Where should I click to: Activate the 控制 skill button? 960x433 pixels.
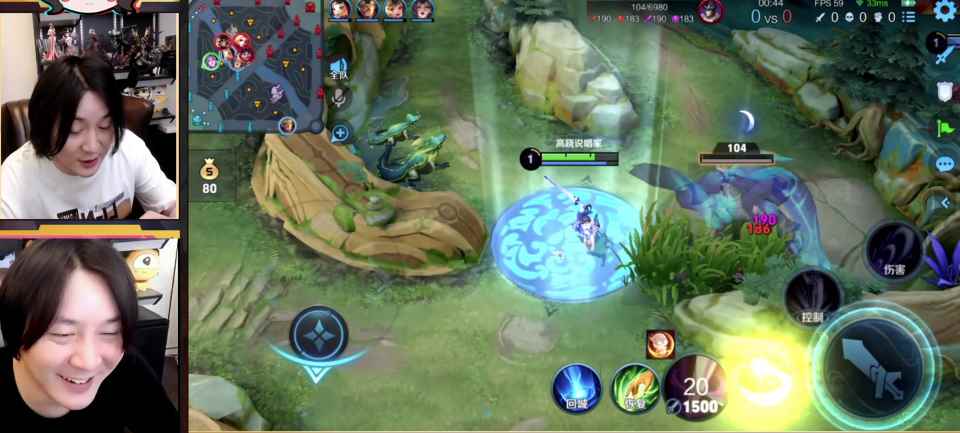pyautogui.click(x=812, y=297)
